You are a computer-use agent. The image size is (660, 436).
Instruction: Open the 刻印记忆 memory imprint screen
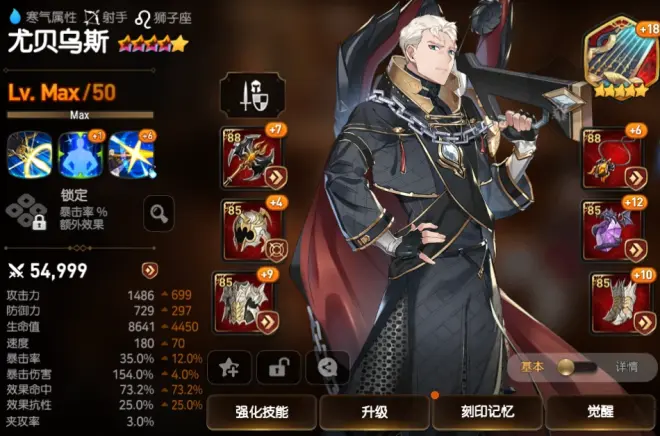[486, 412]
